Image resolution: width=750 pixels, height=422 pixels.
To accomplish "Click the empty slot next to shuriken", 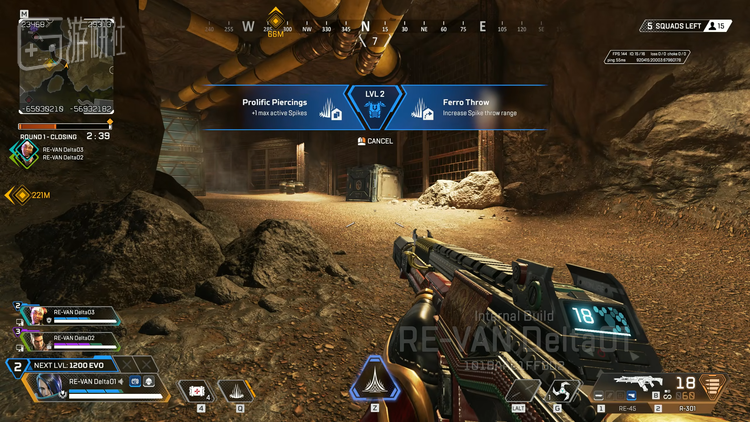I will 523,390.
